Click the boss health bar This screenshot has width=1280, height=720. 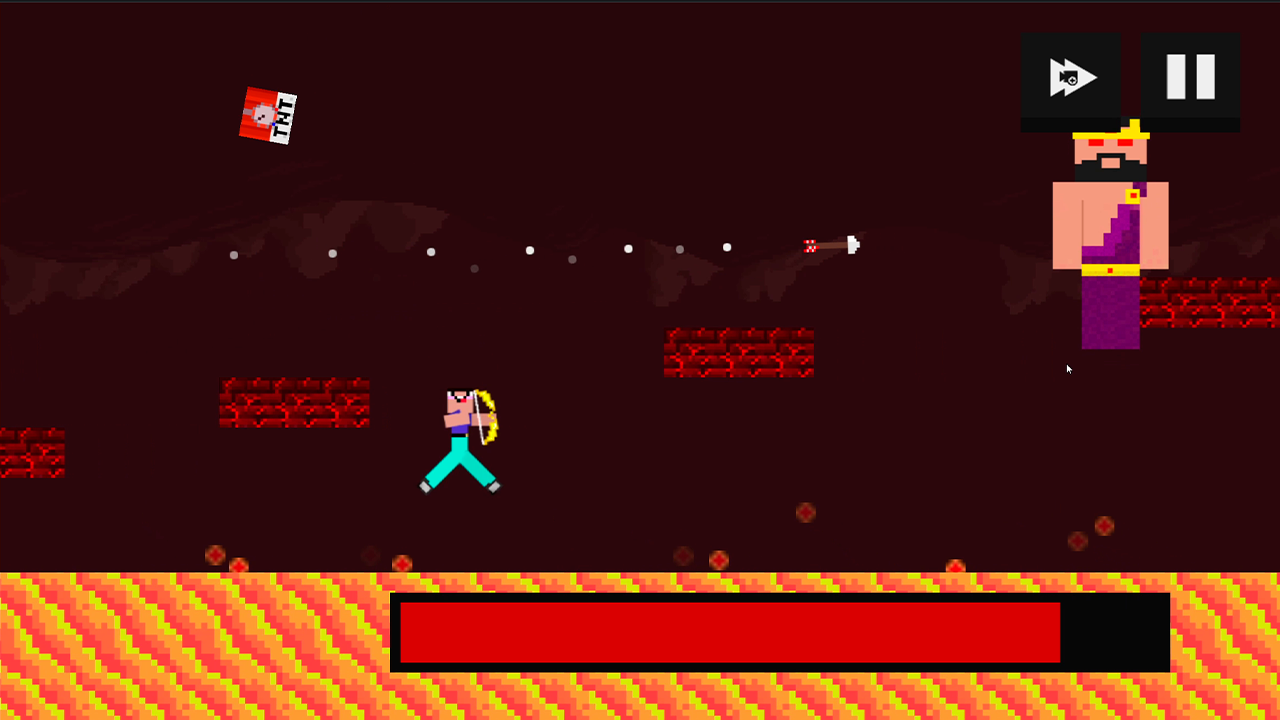click(x=730, y=630)
